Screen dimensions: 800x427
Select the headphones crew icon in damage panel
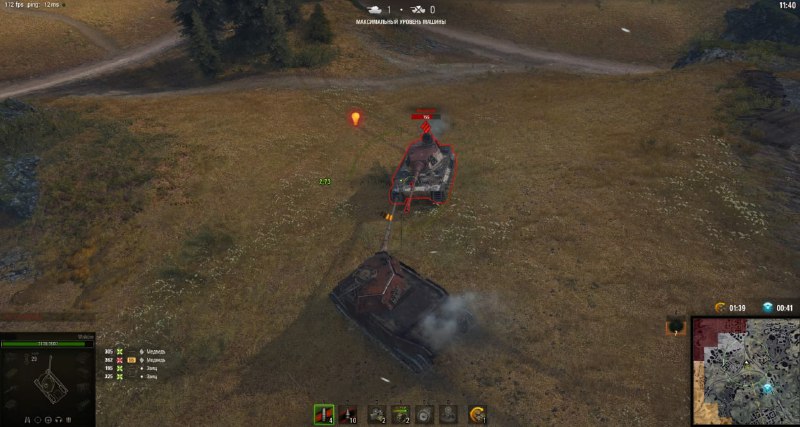[x=59, y=419]
